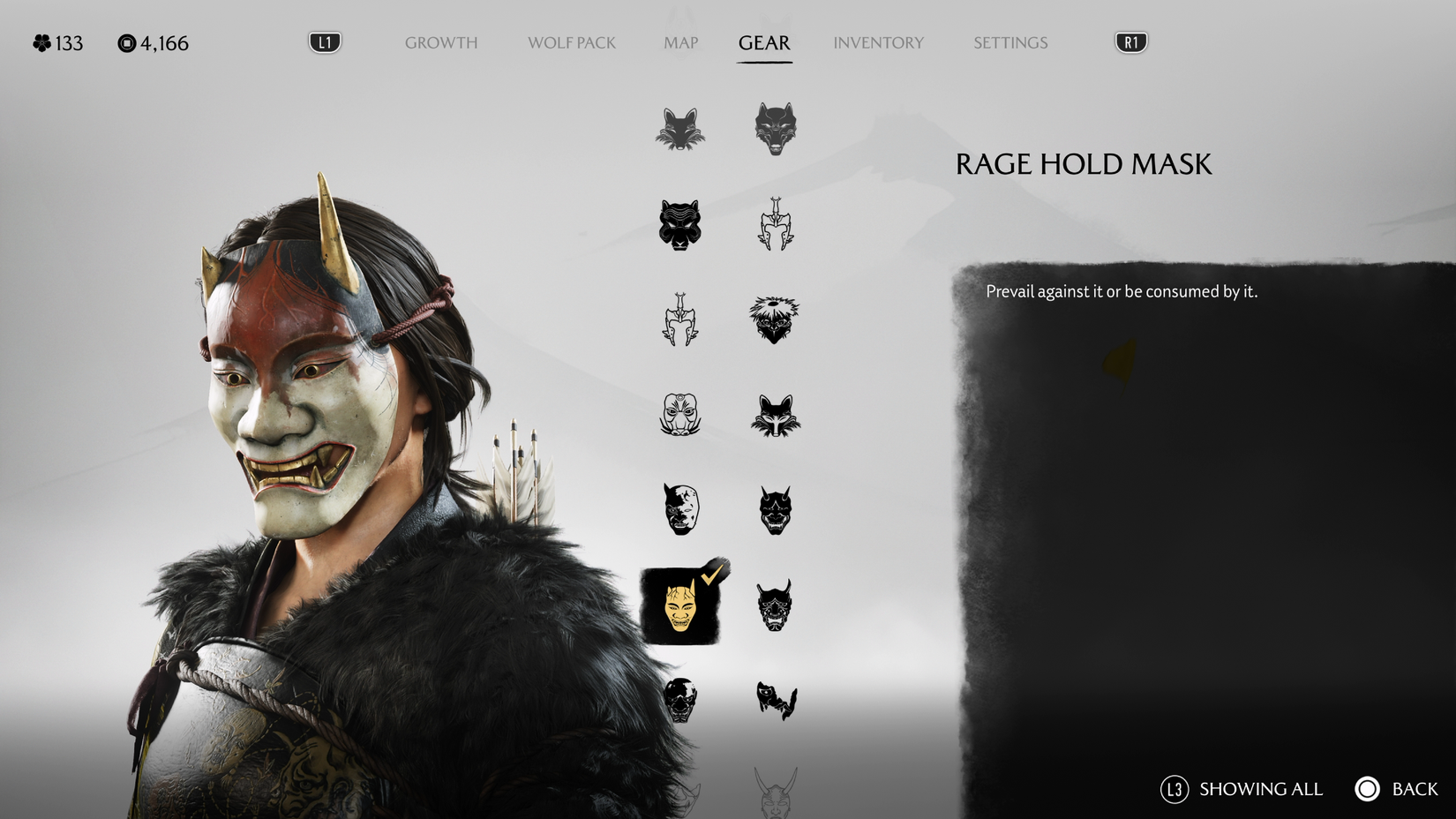Select the half-shaded face mask icon
Screen dimensions: 1456x819
point(680,511)
